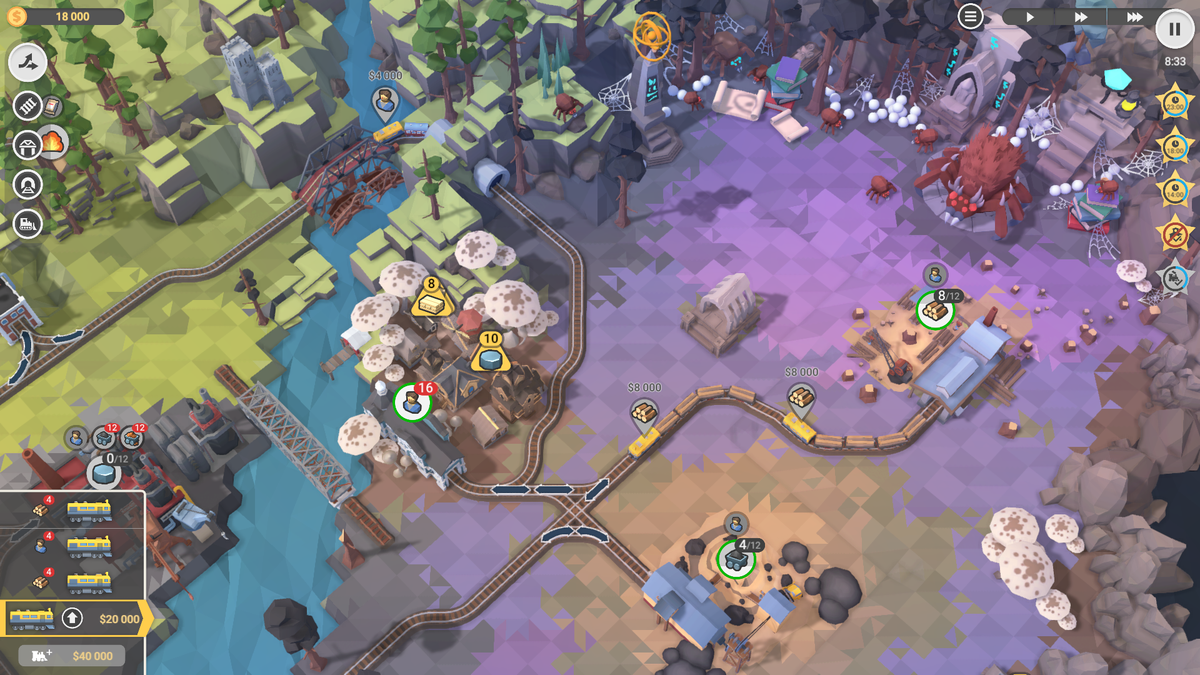This screenshot has width=1200, height=675.
Task: Set game speed to triple fast-forward
Action: (1134, 17)
